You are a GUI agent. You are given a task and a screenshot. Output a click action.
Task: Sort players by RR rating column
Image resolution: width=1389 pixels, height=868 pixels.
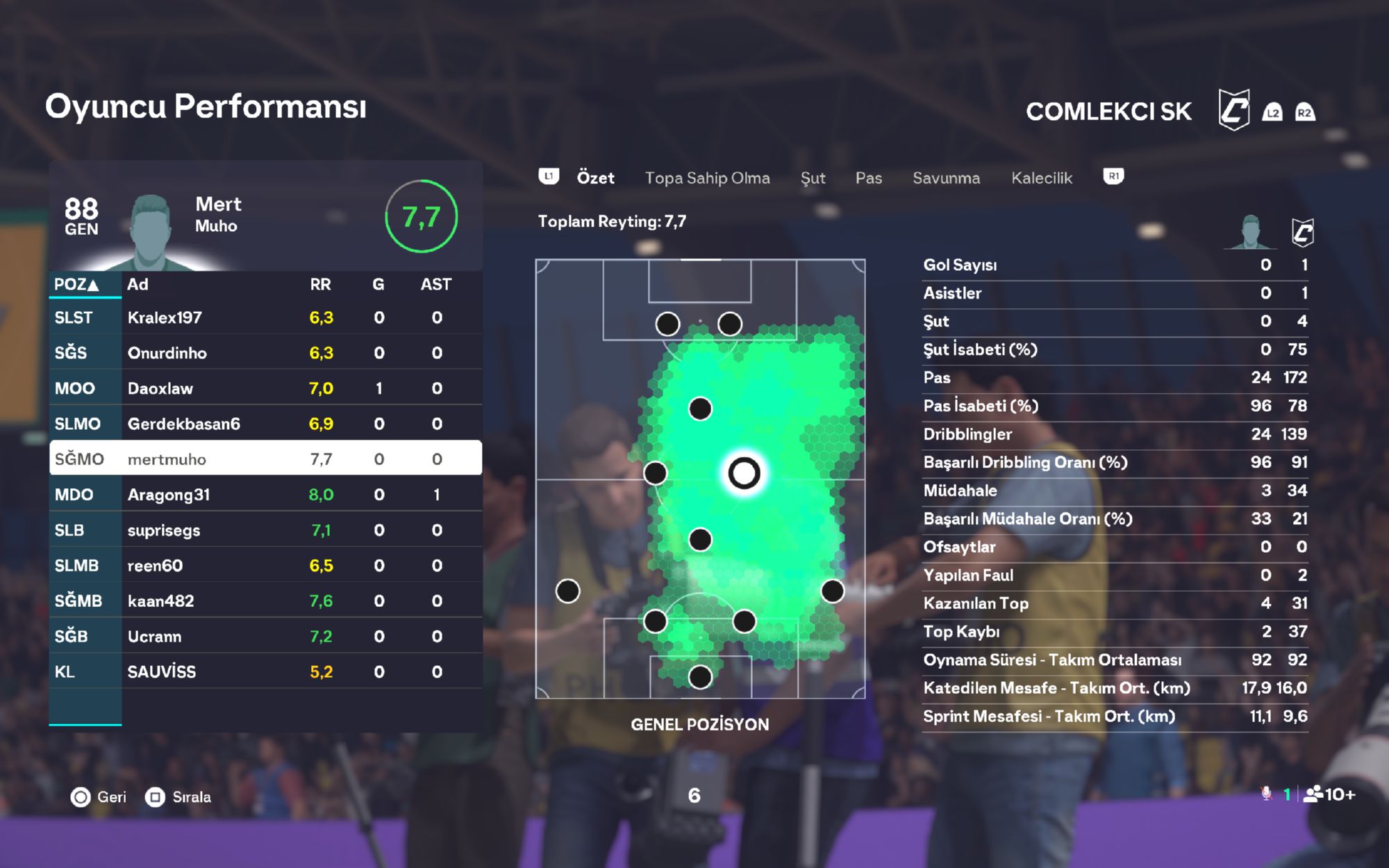320,285
